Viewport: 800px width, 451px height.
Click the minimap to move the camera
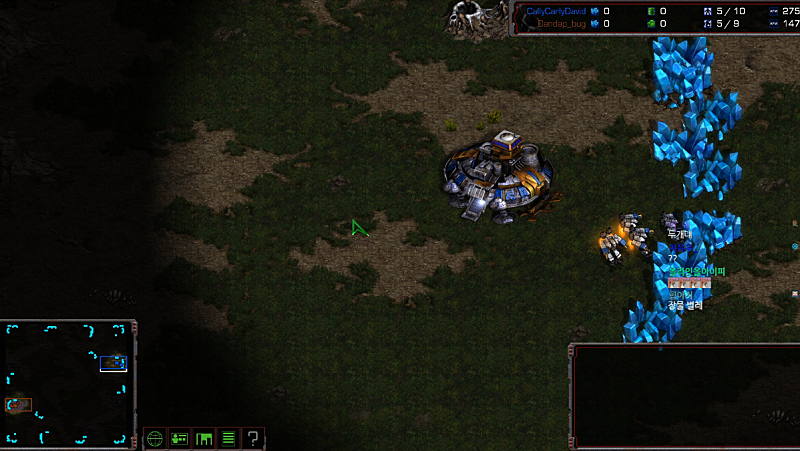(x=68, y=382)
